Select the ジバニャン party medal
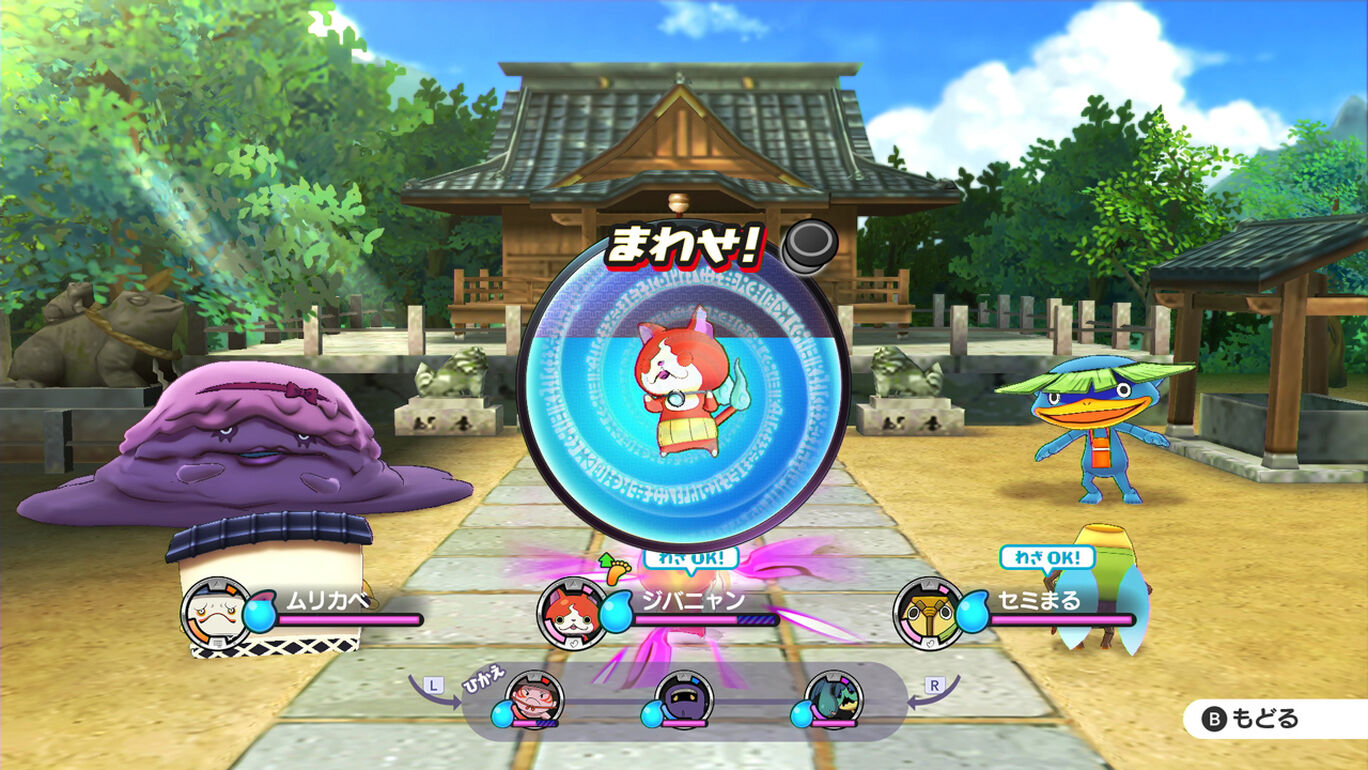 click(573, 613)
